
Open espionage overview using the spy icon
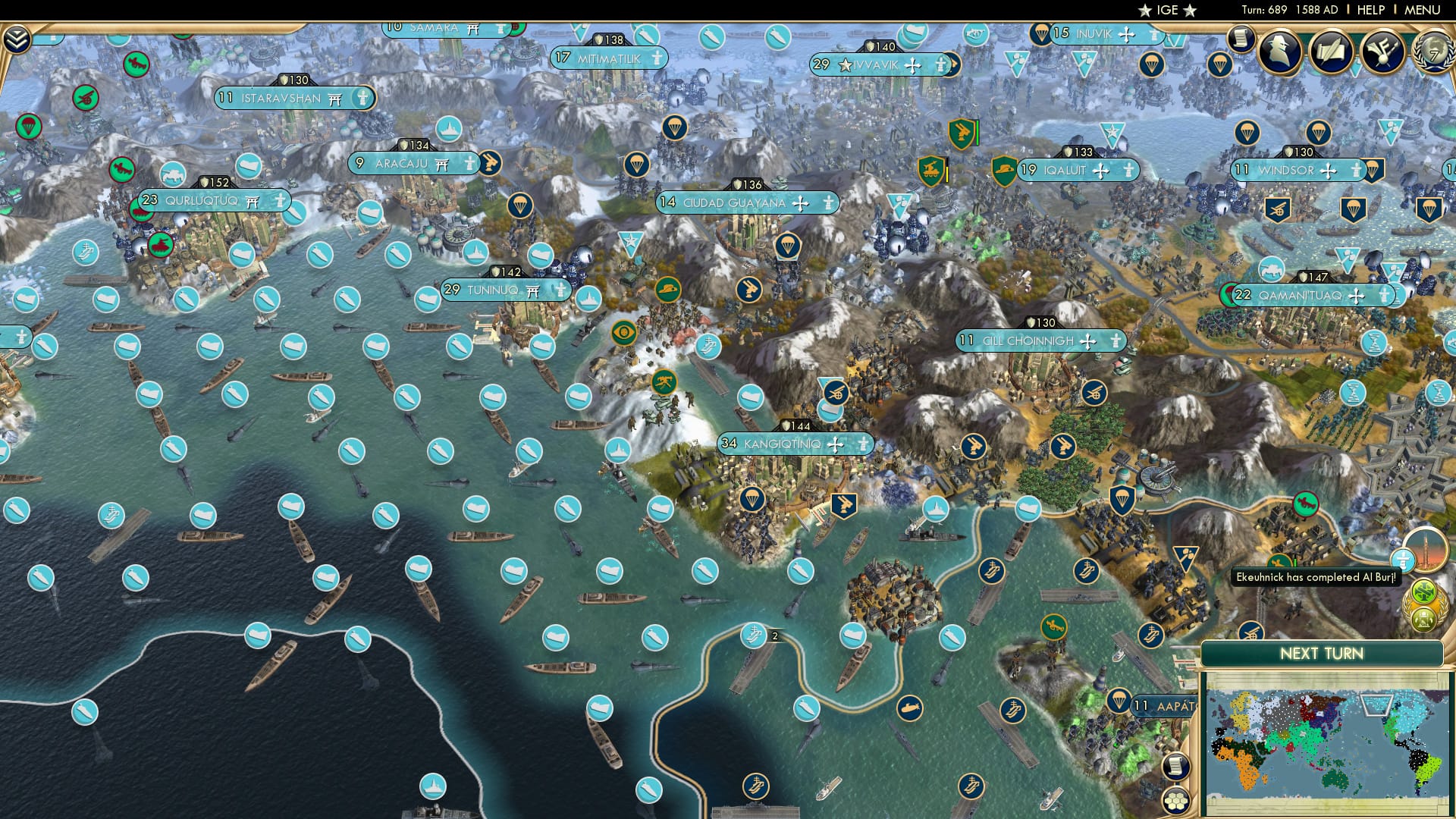click(1279, 52)
